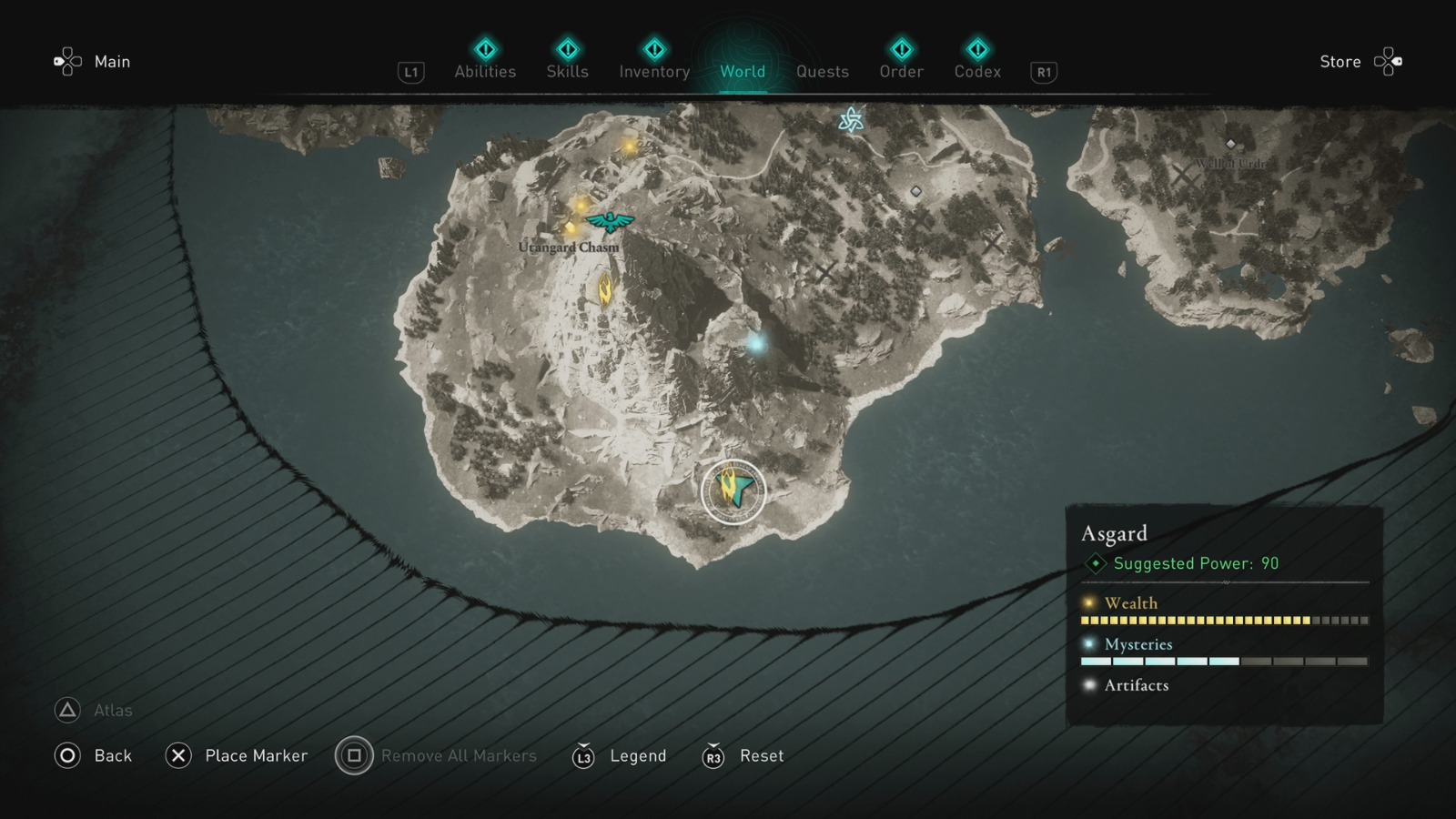Screen dimensions: 1456x819
Task: Select the triangular knot marker at the map top
Action: (851, 120)
